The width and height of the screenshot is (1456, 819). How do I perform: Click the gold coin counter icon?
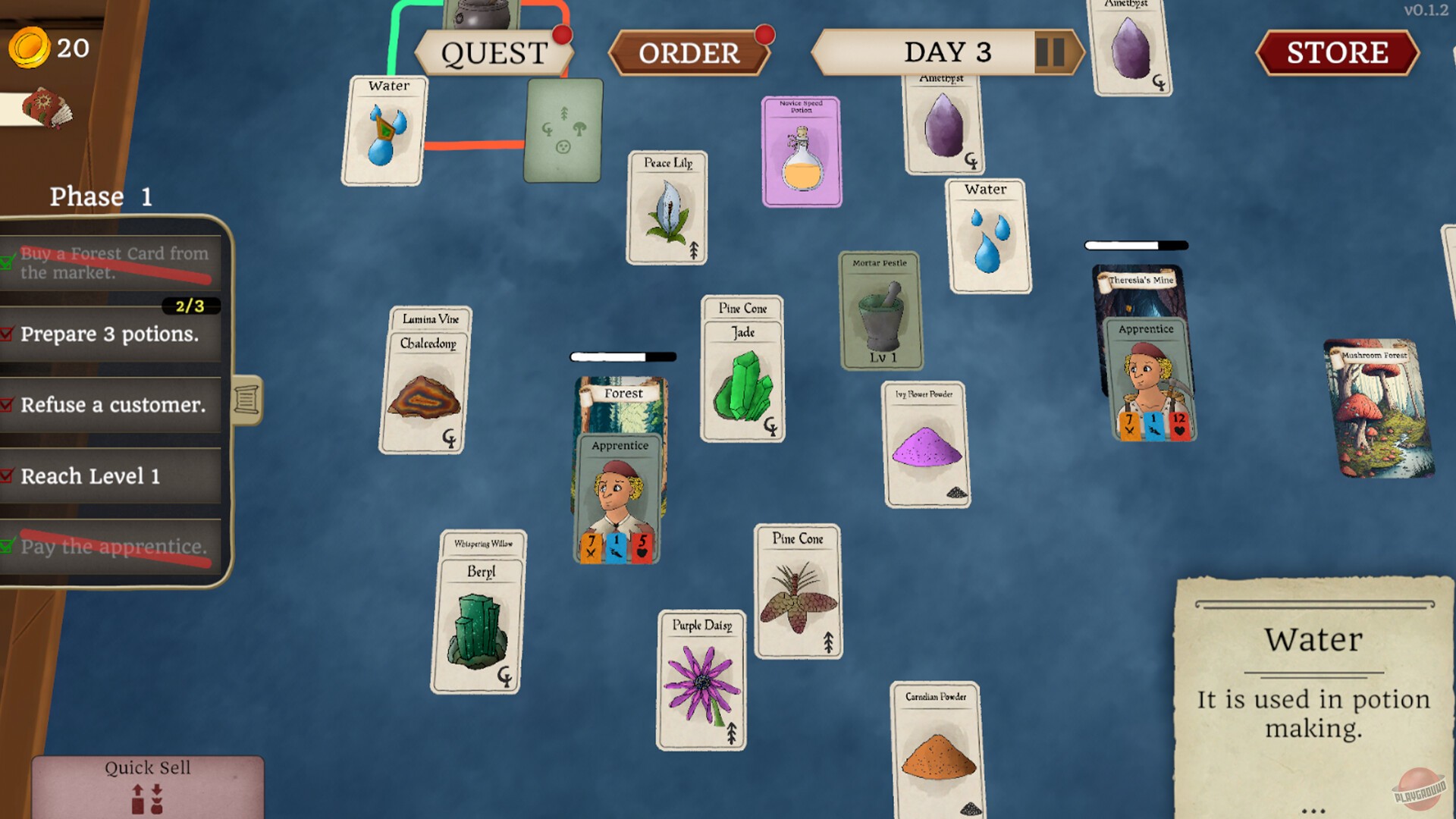click(x=29, y=48)
